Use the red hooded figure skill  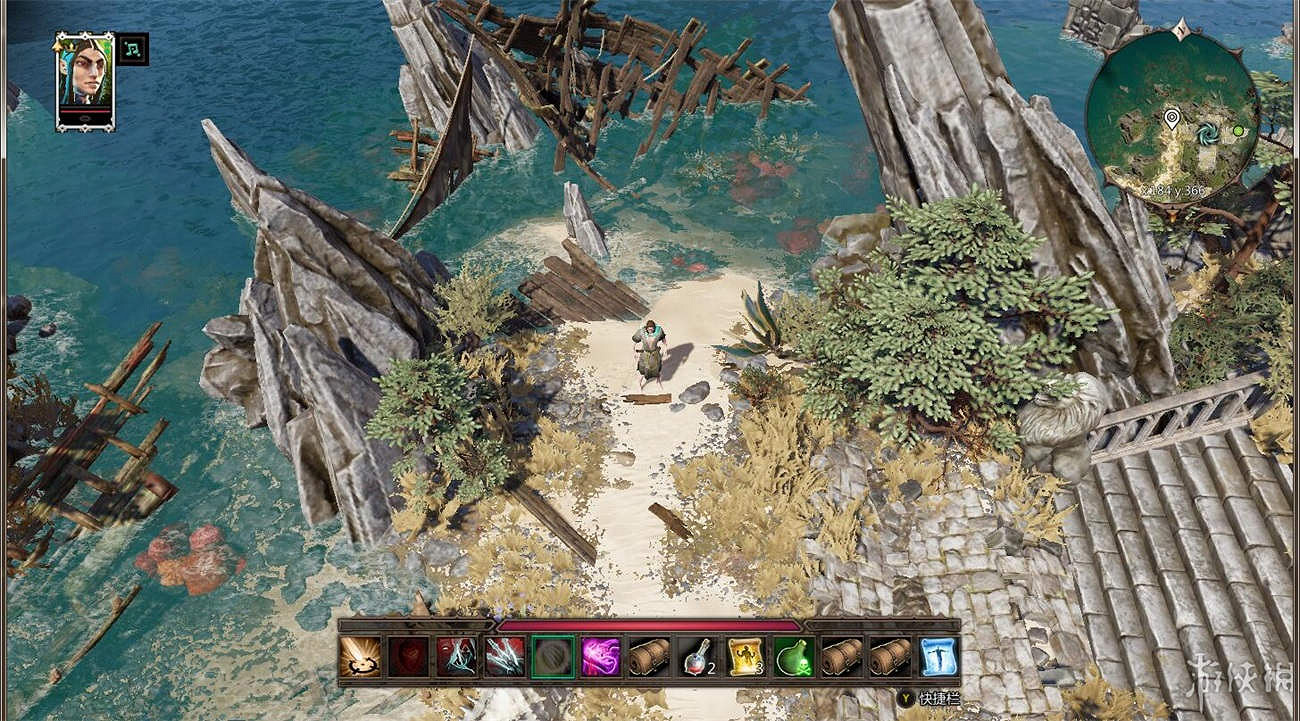click(455, 657)
